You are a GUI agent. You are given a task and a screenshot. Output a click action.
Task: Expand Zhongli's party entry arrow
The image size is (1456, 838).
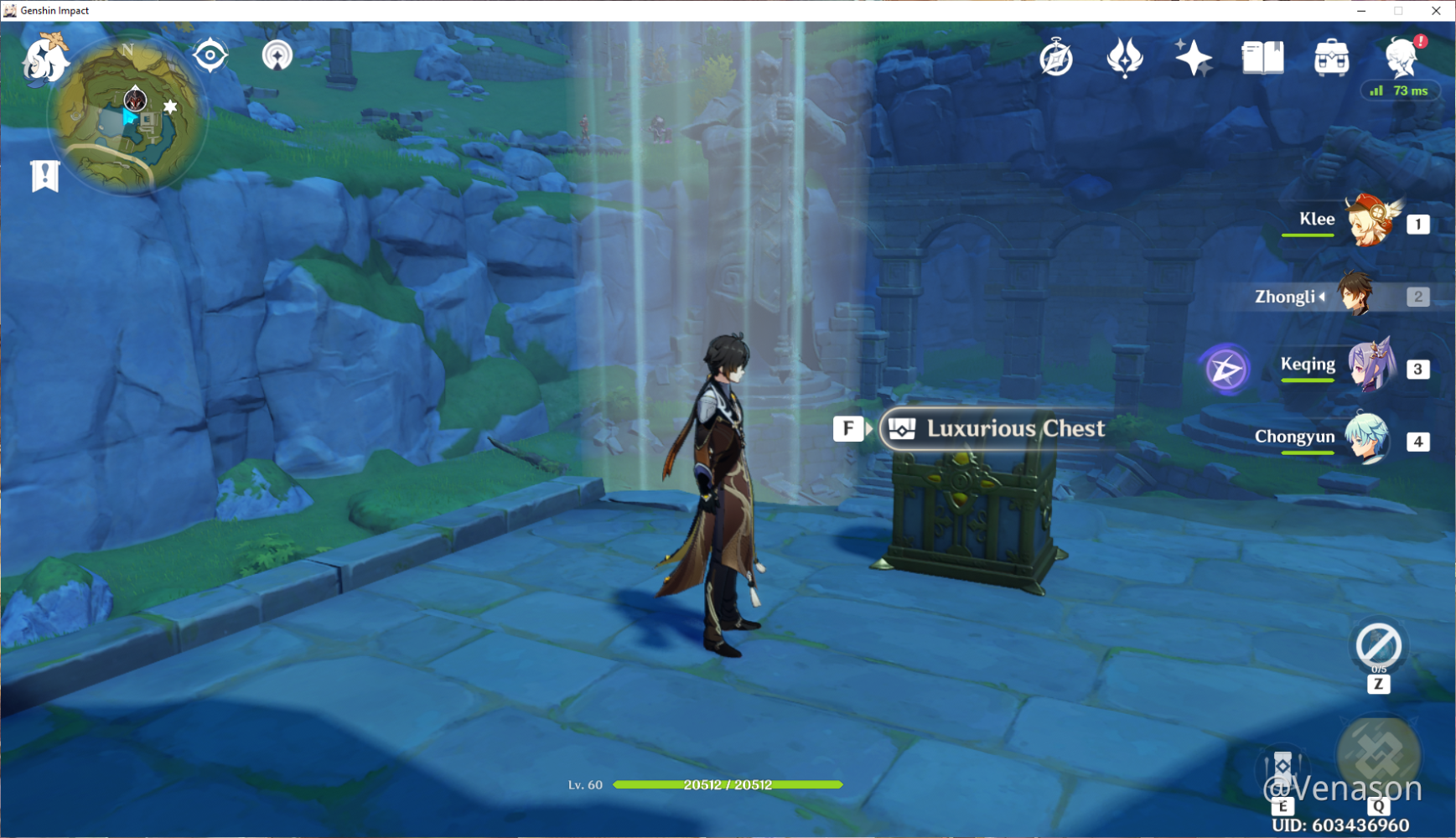tap(1323, 296)
